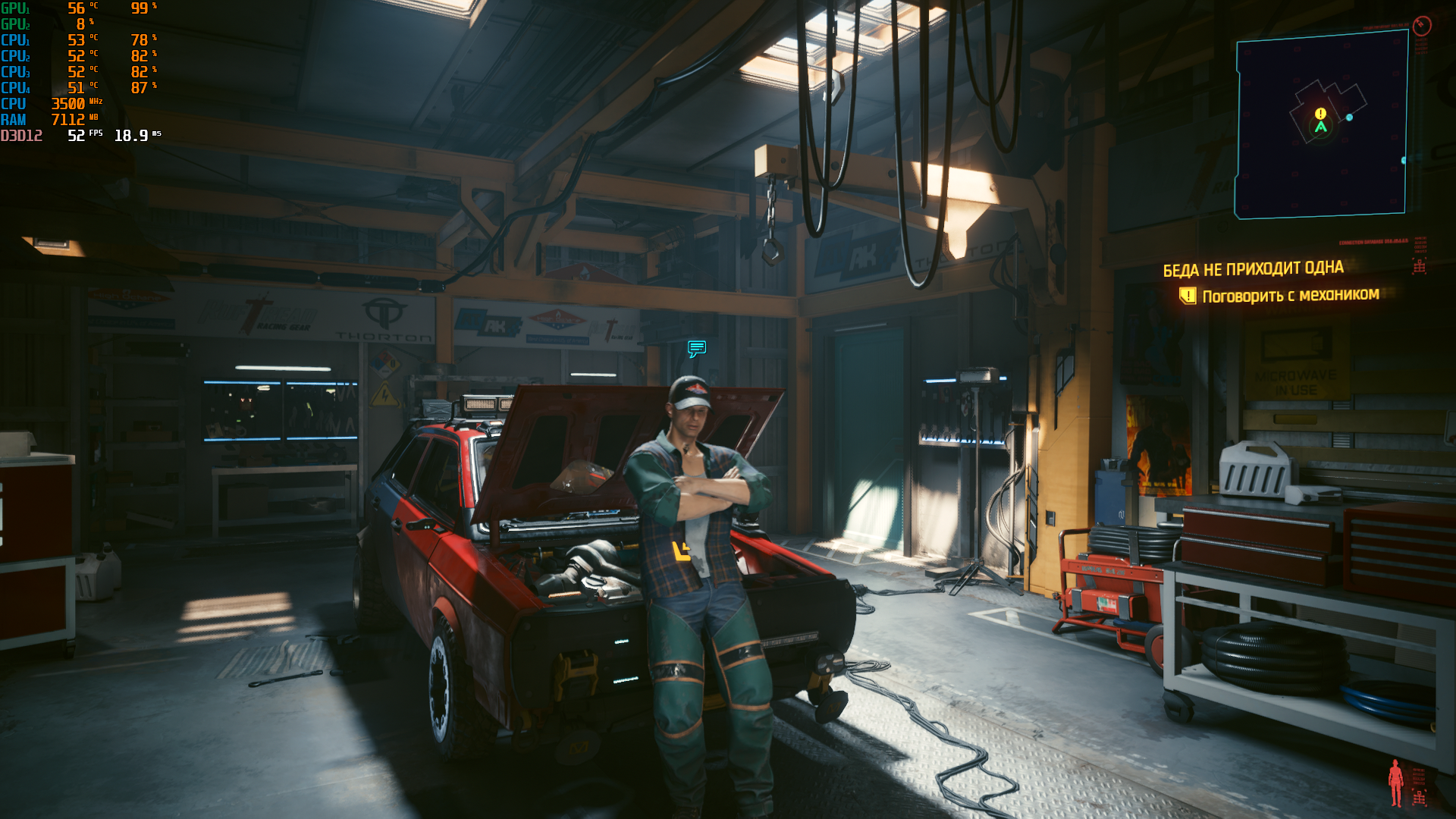Click the quest title "Беда не приходит одна"

click(x=1253, y=269)
